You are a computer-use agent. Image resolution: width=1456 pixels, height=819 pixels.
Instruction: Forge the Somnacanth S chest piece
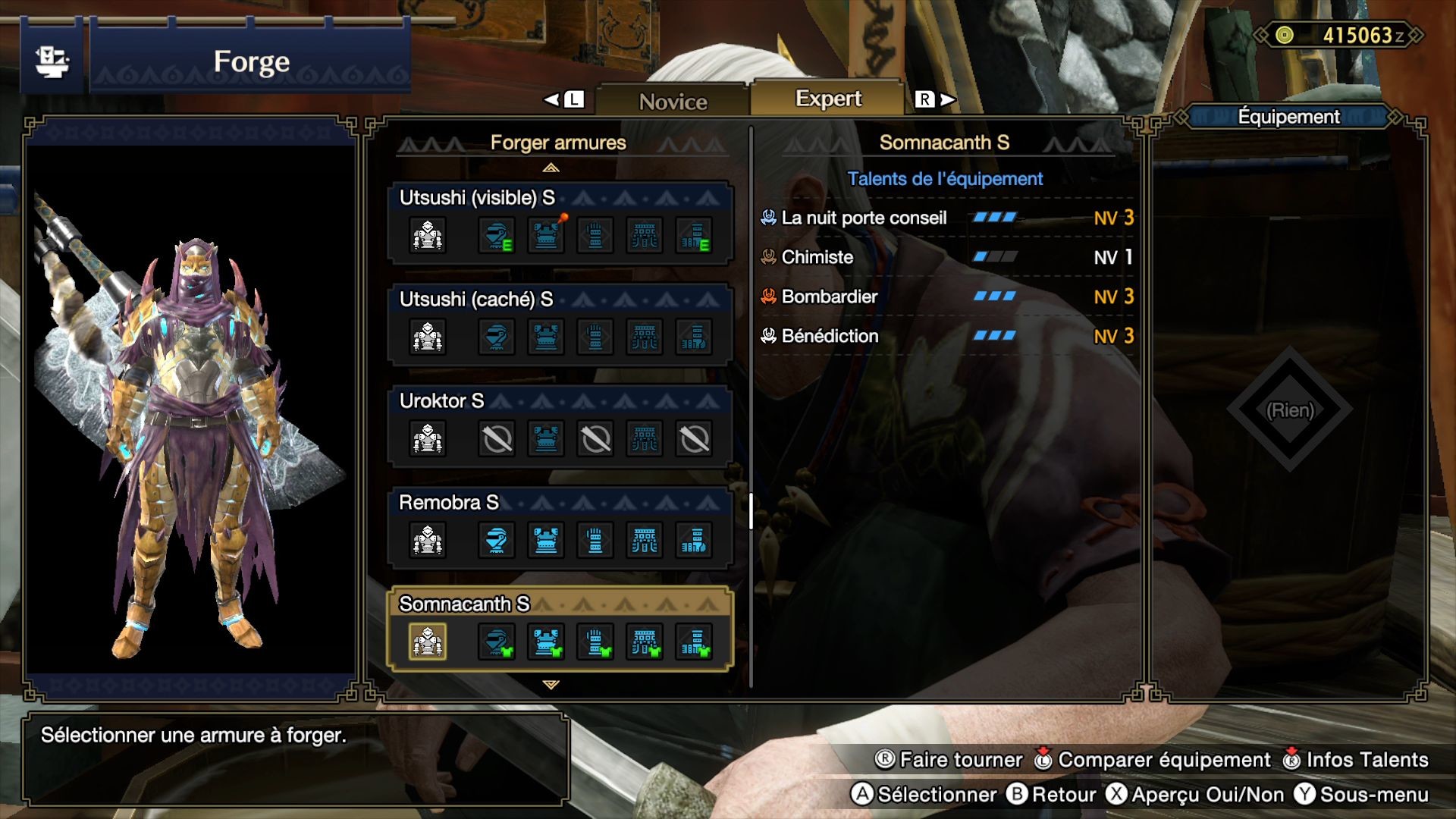(545, 641)
